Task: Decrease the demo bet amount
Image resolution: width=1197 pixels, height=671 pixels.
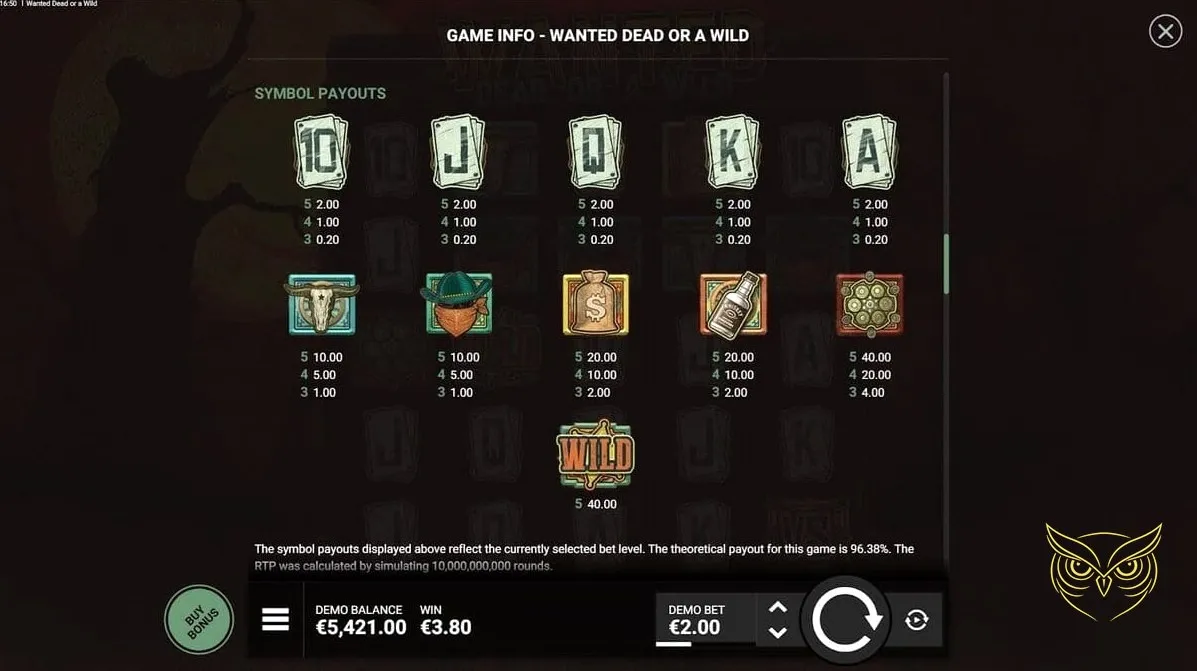Action: pyautogui.click(x=778, y=632)
